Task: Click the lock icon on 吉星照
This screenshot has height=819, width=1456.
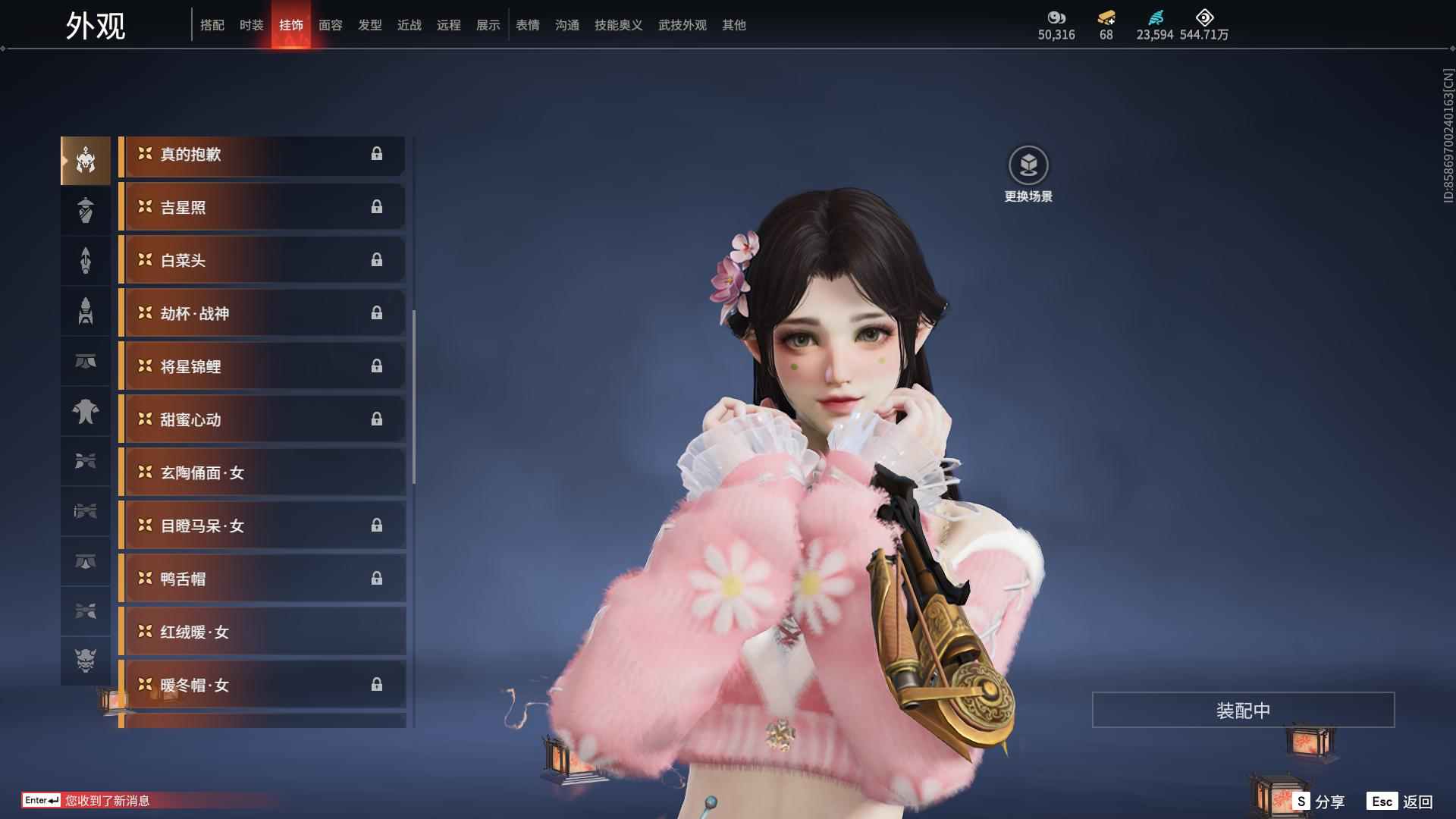Action: pos(378,207)
